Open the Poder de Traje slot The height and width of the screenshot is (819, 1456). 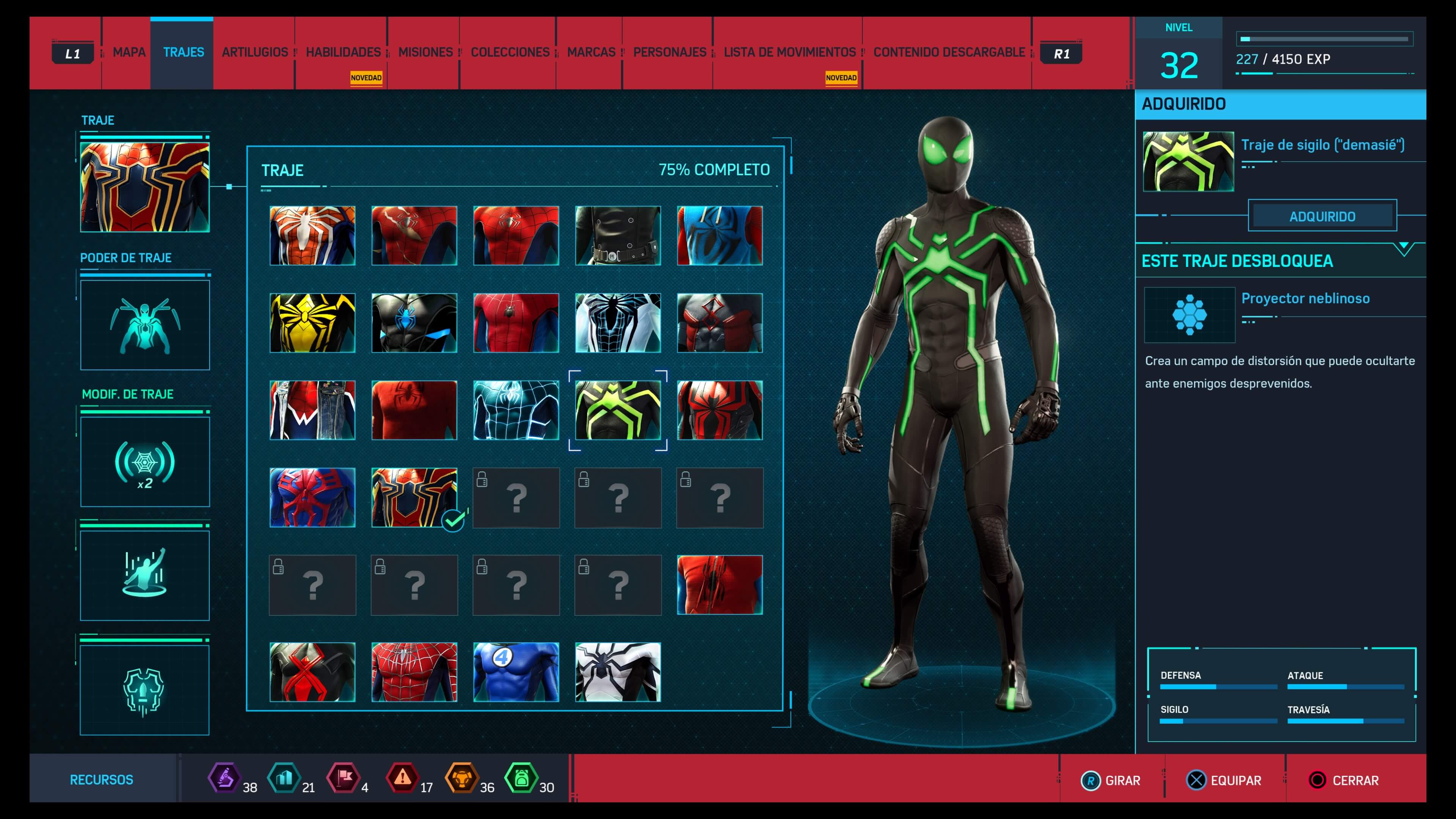pos(145,325)
